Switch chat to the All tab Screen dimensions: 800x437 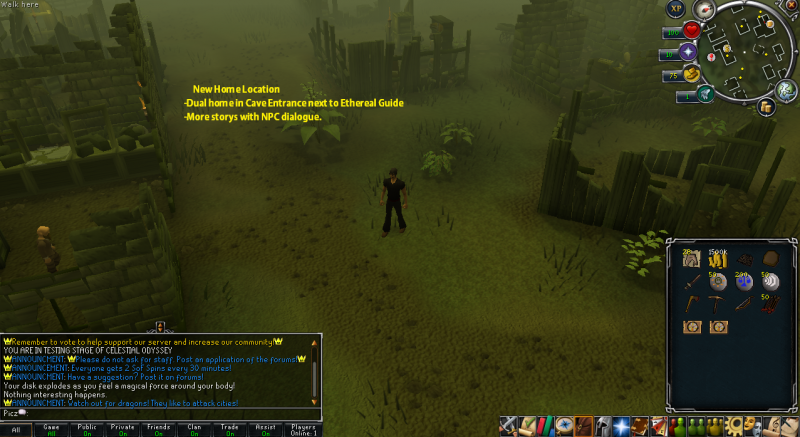click(x=16, y=429)
